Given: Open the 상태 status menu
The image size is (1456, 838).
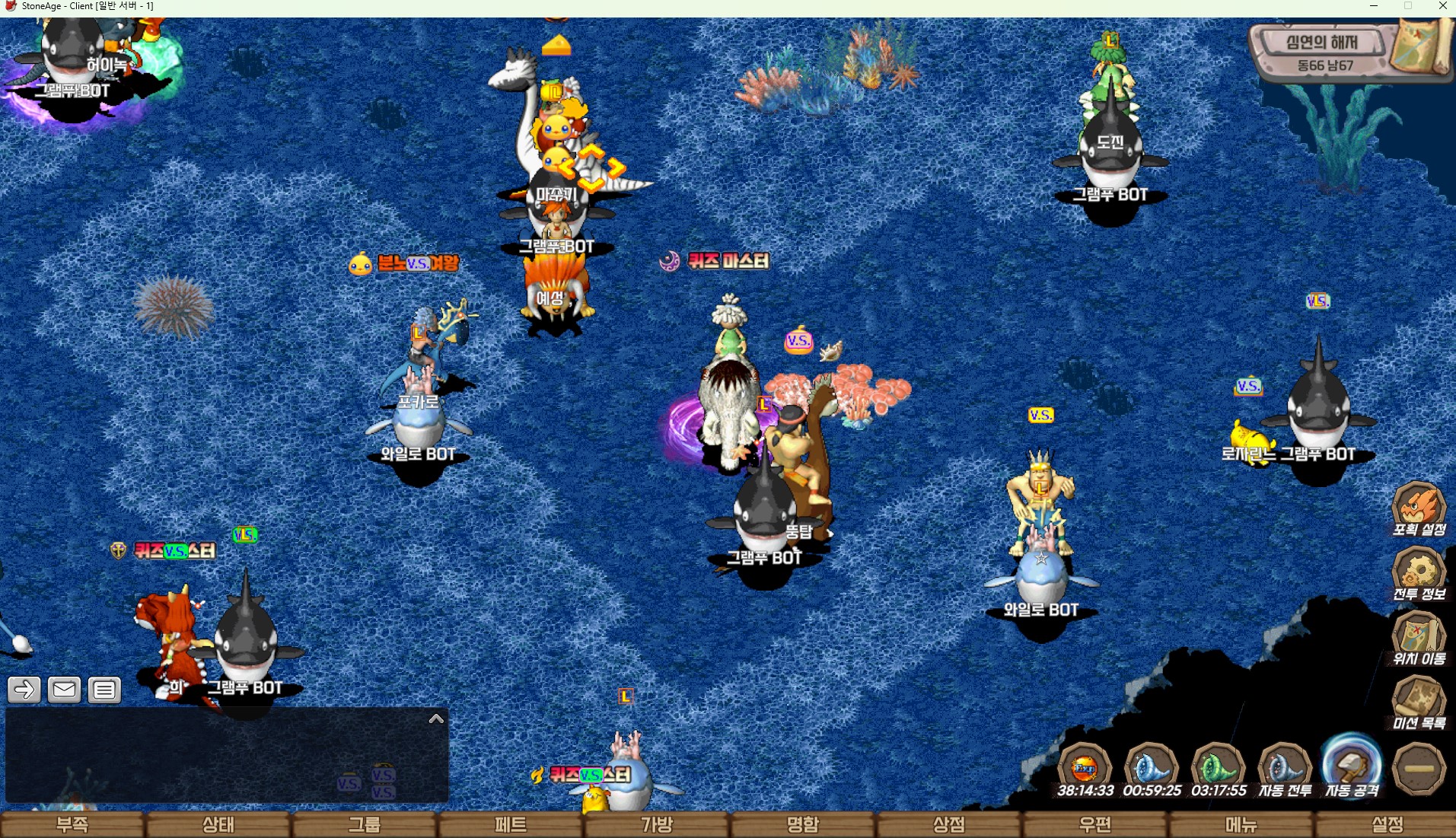Looking at the screenshot, I should 218,824.
